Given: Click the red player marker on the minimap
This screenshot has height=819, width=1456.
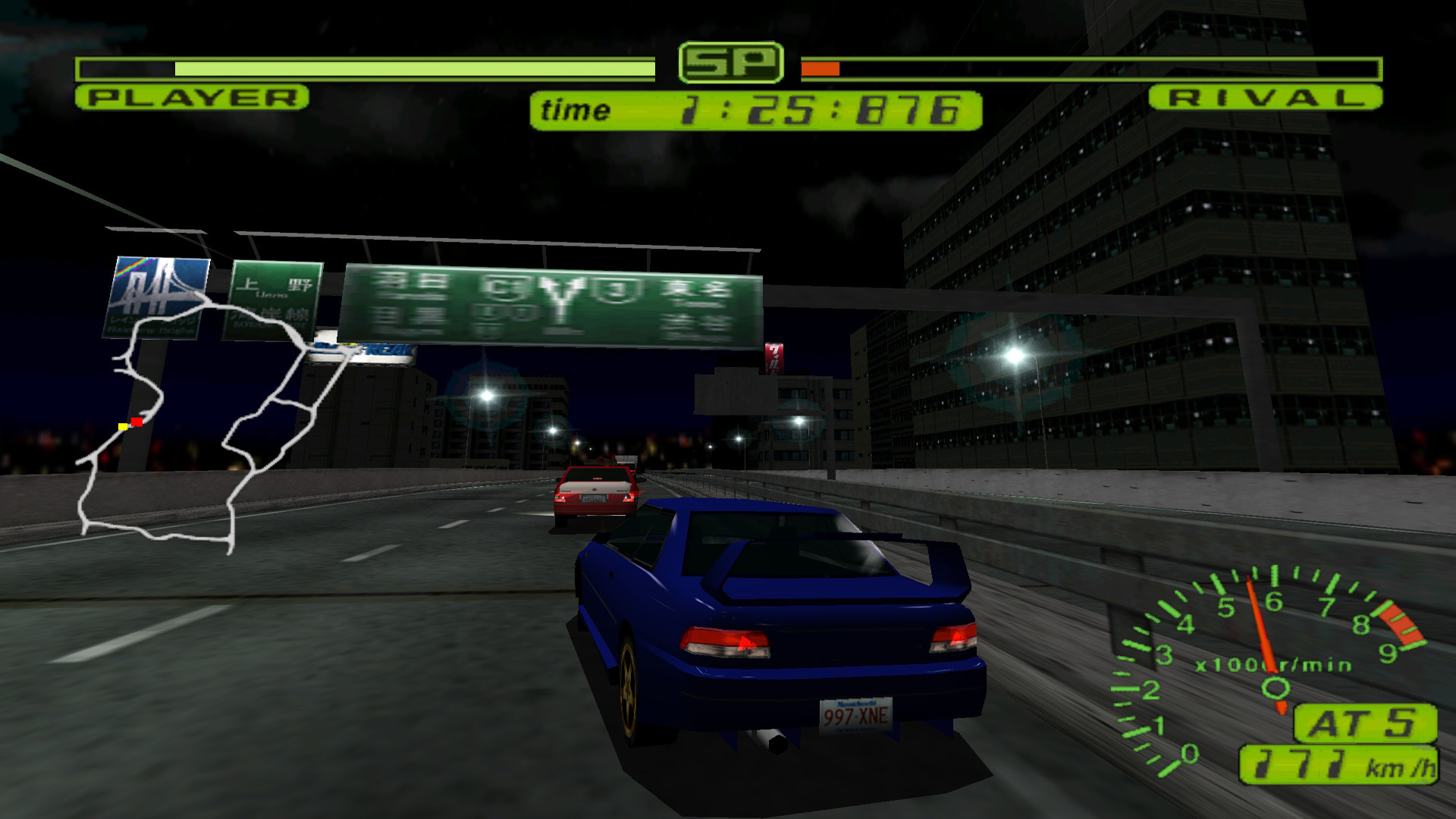Looking at the screenshot, I should (136, 423).
